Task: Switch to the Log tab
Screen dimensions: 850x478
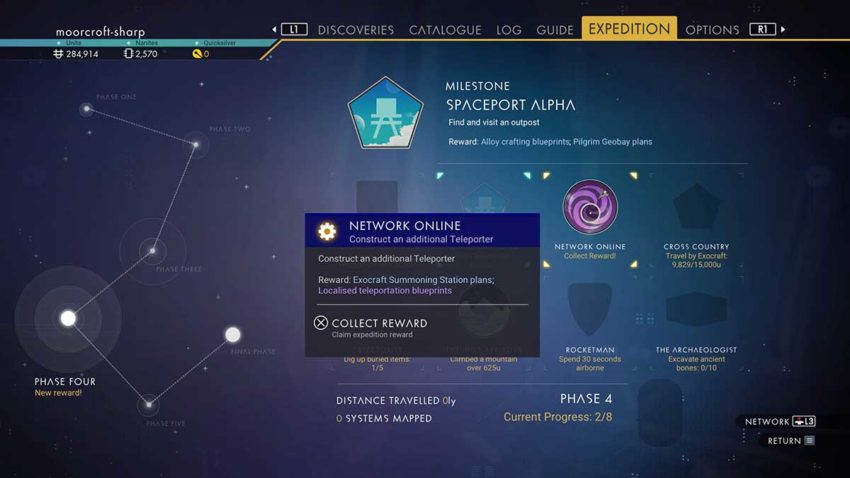Action: coord(509,30)
